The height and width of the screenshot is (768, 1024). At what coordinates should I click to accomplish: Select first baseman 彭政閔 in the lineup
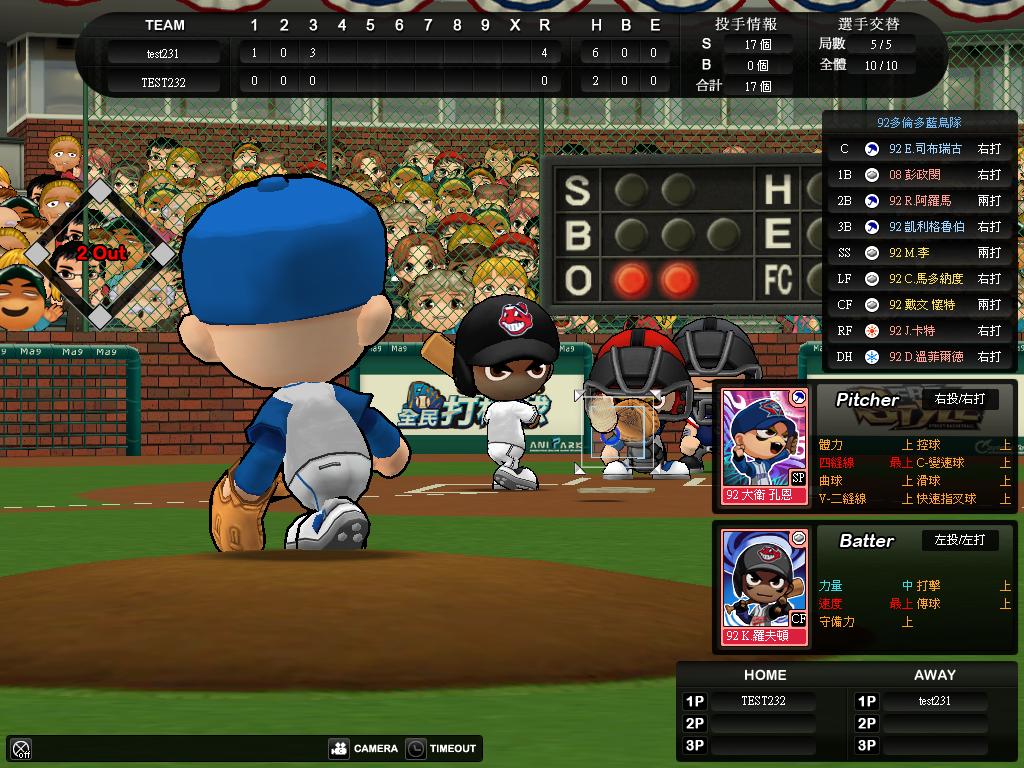pos(918,175)
